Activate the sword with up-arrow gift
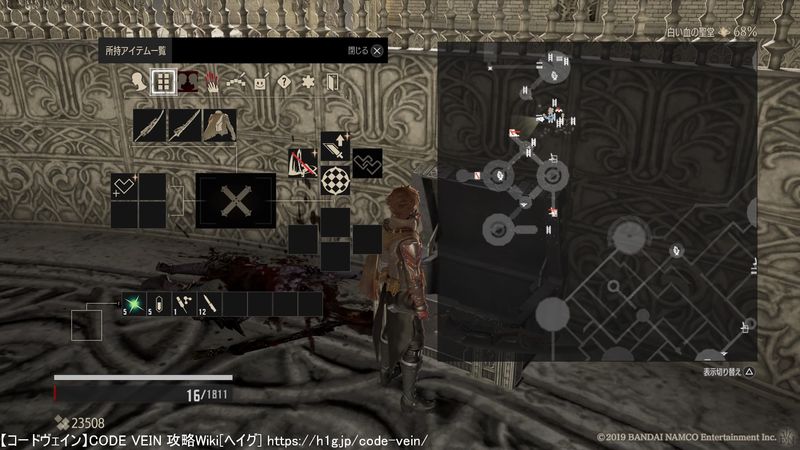 [x=335, y=147]
